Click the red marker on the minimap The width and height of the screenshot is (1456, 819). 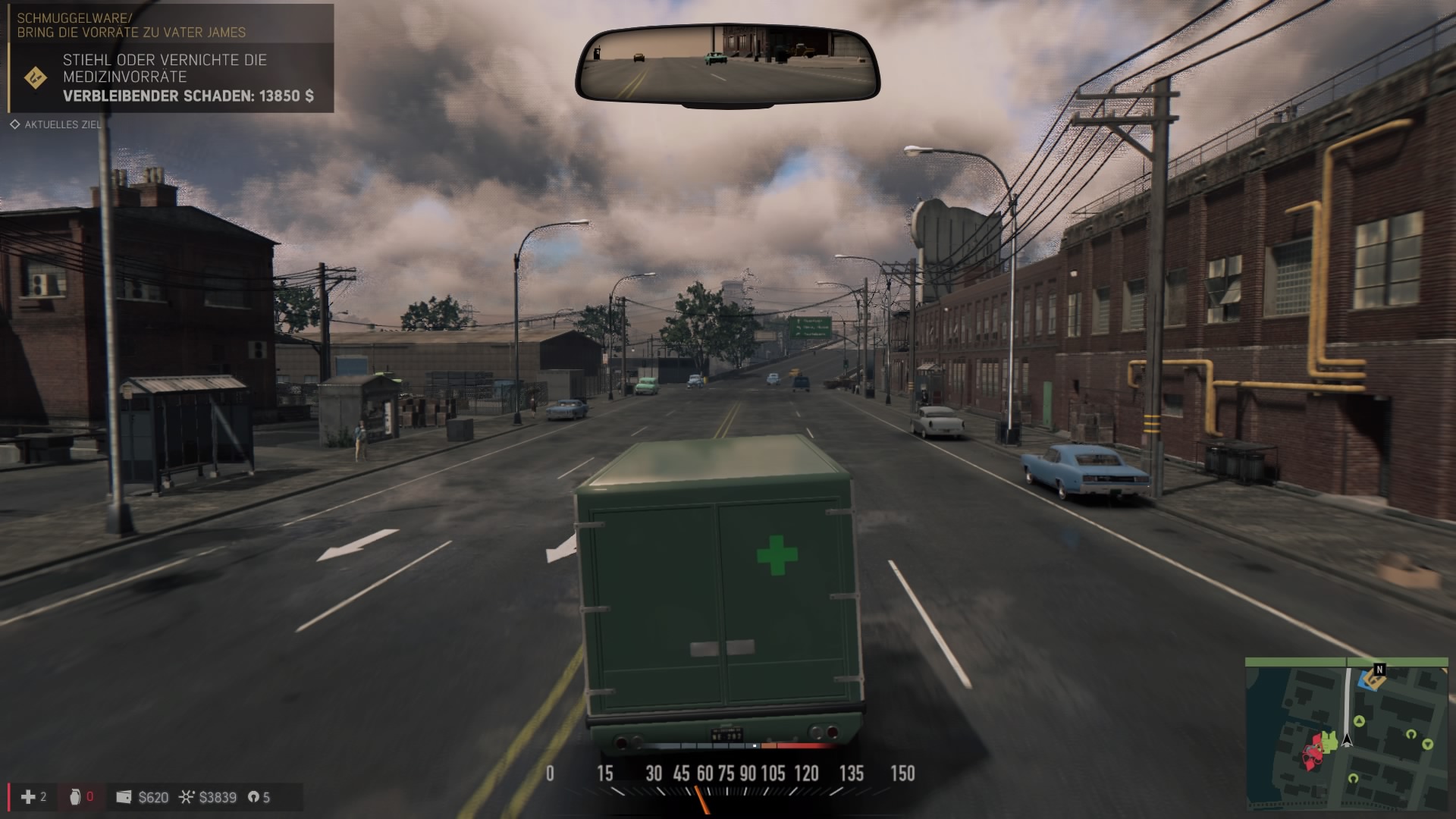[1312, 752]
